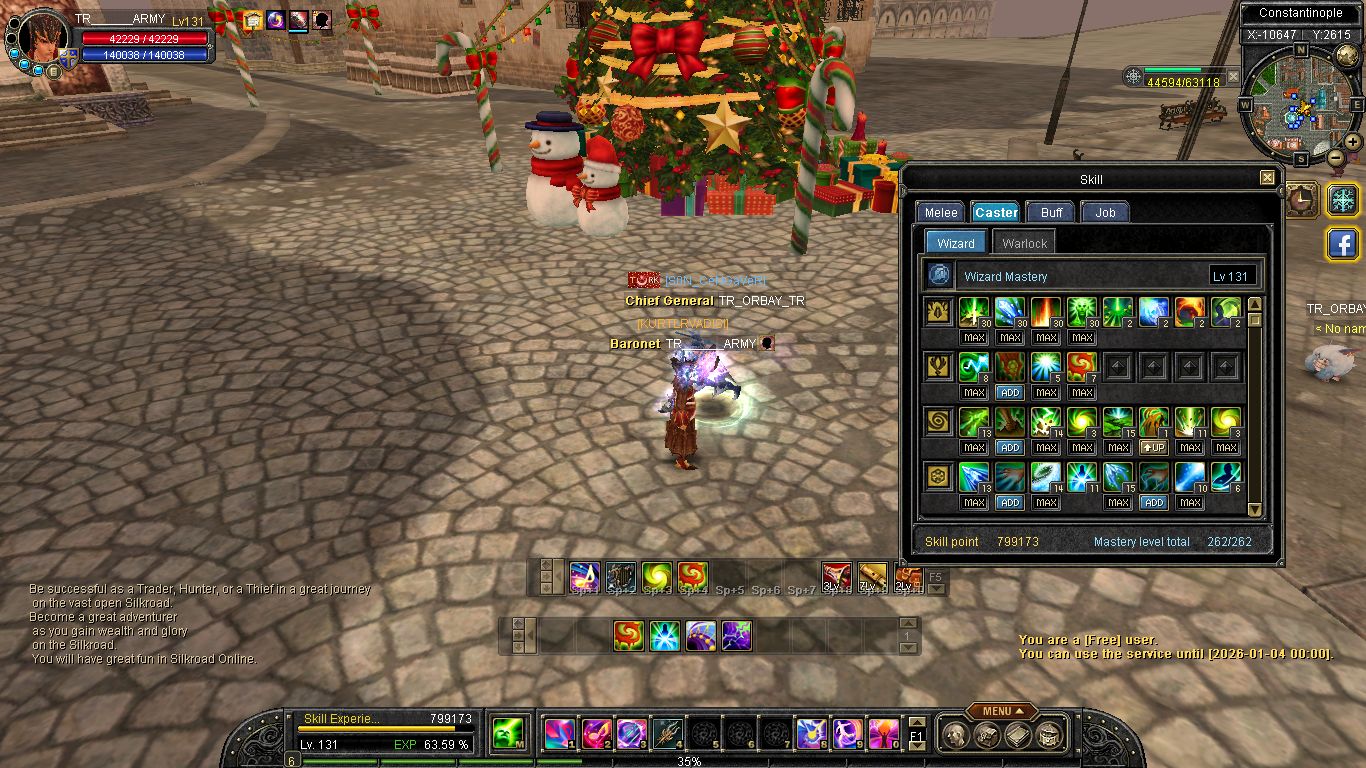1366x768 pixels.
Task: Click the Wizard Mastery emblem icon
Action: (x=939, y=275)
